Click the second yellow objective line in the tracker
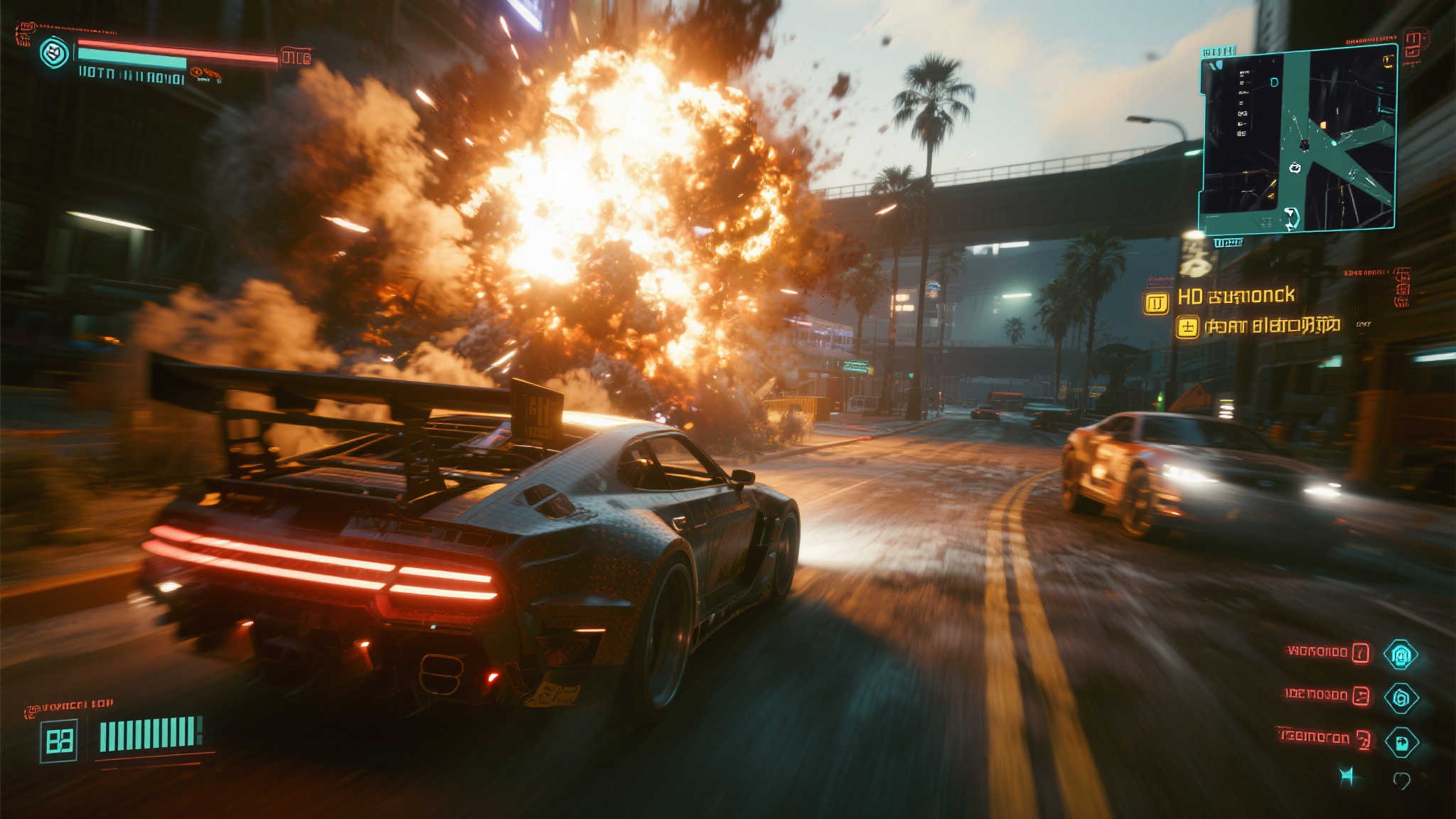1456x819 pixels. point(1272,326)
